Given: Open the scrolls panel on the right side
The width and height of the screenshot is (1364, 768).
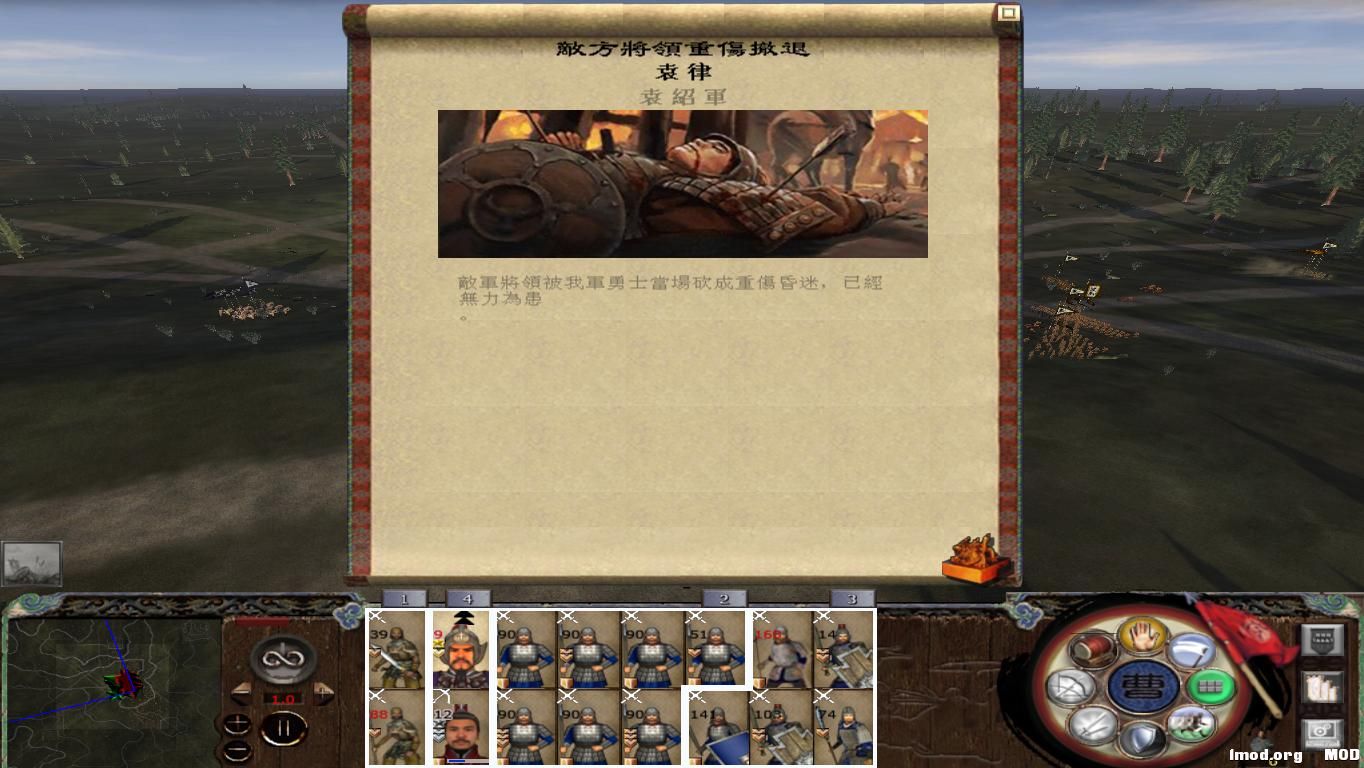Looking at the screenshot, I should coord(1322,686).
